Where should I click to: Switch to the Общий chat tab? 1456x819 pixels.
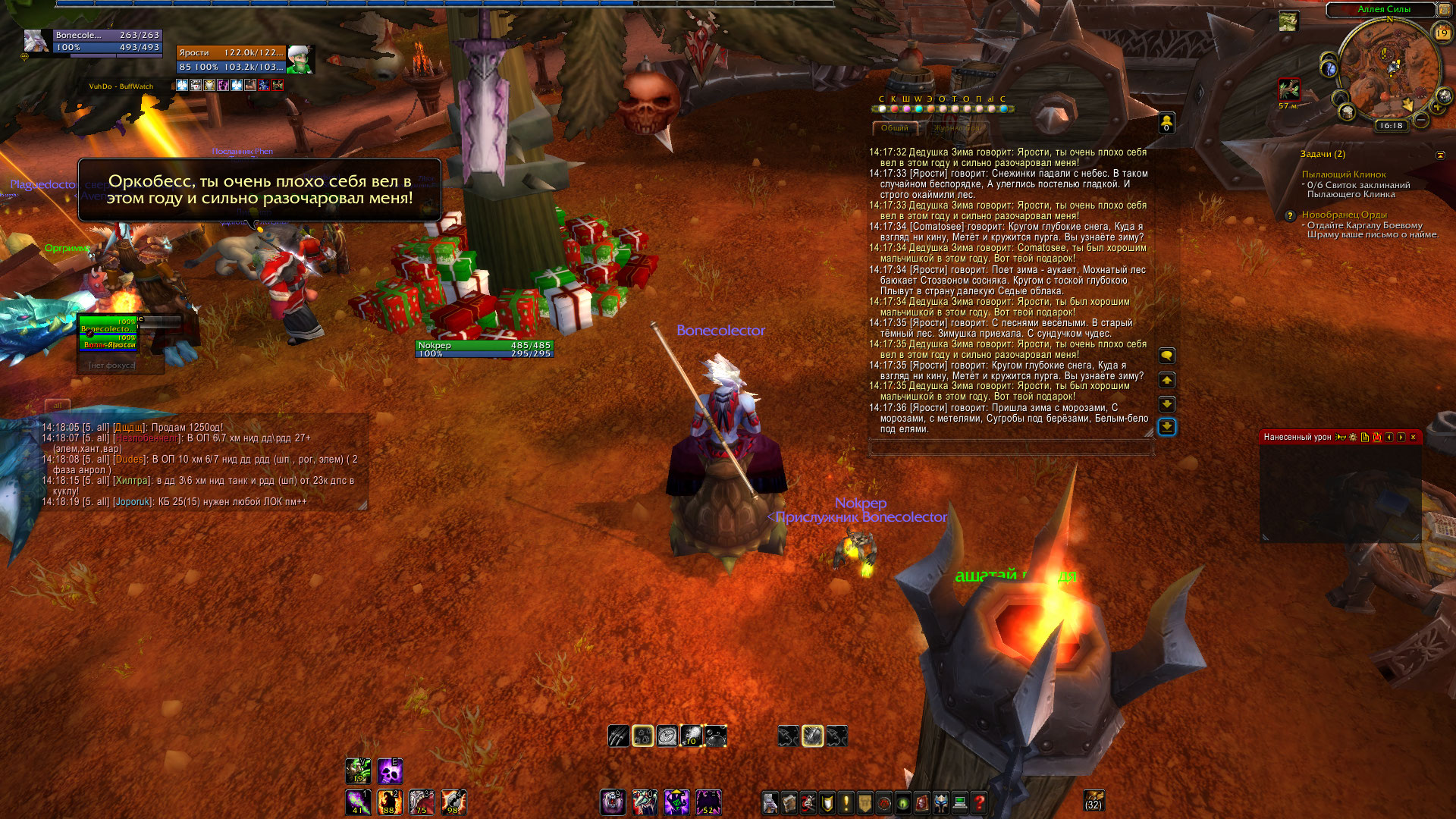point(894,128)
